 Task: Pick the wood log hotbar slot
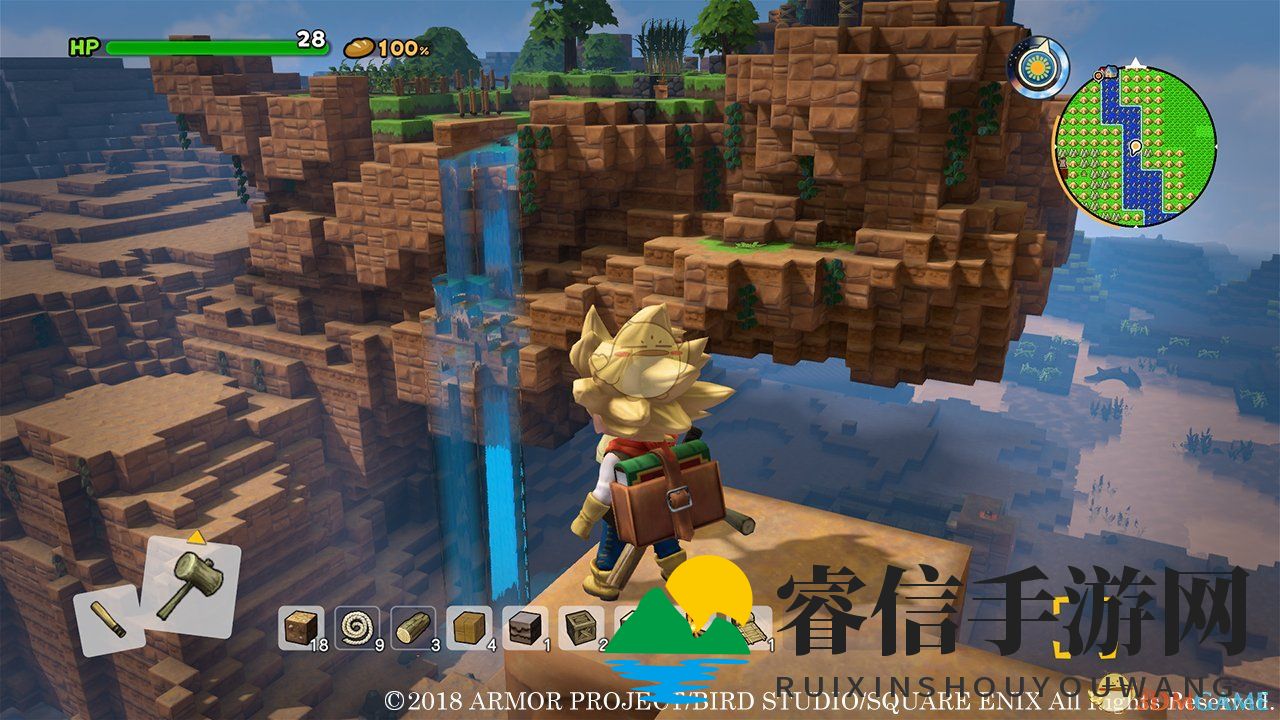(x=410, y=627)
